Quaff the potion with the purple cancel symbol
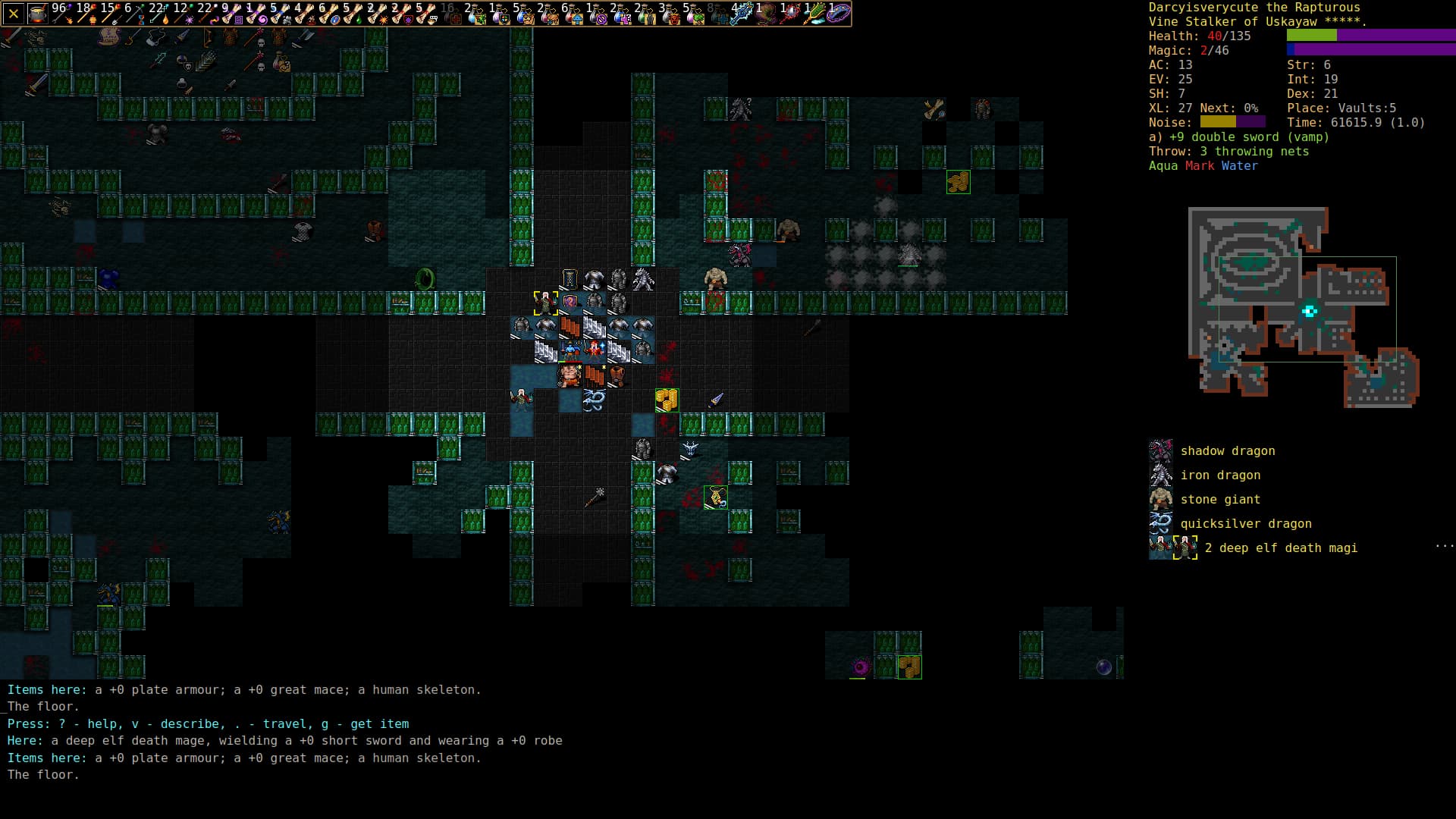This screenshot has width=1456, height=819. pos(598,14)
